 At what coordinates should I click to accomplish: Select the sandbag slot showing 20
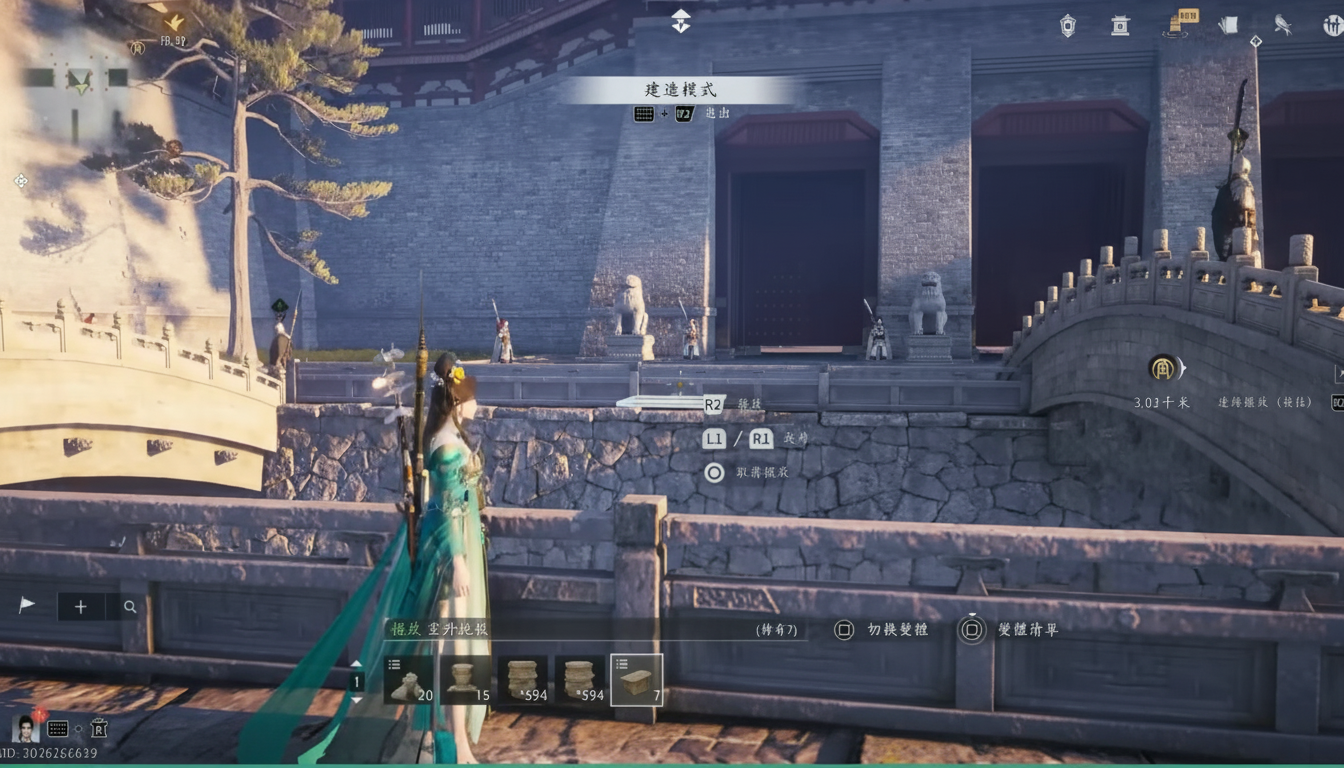tap(411, 678)
